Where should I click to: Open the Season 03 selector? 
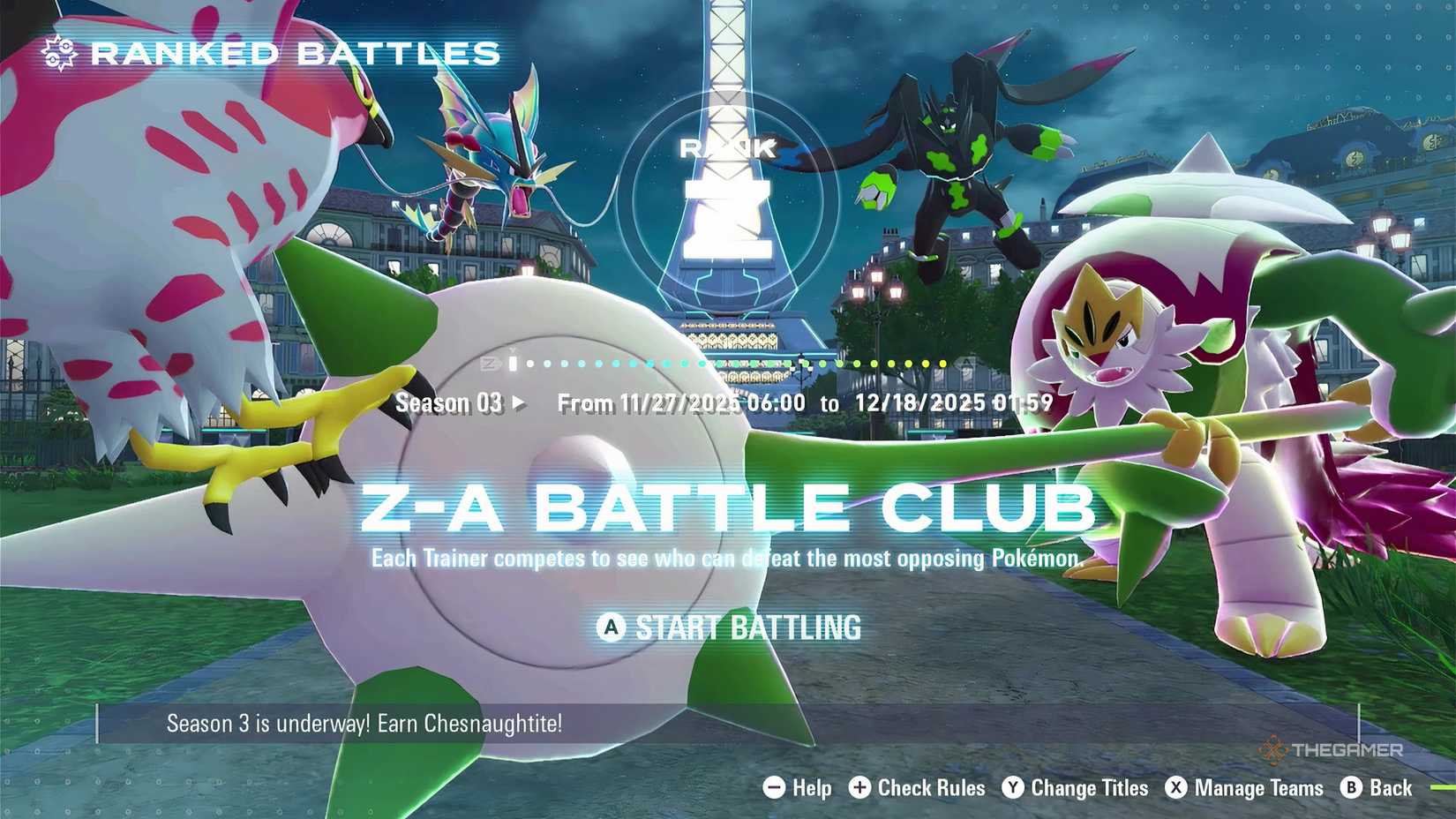coord(450,403)
